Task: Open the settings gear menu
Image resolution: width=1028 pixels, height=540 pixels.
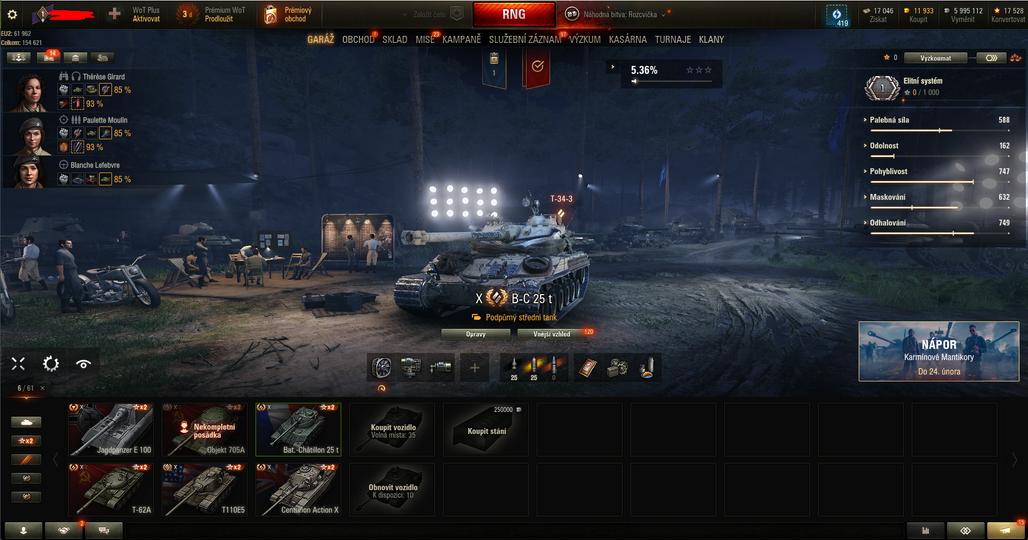Action: (13, 14)
